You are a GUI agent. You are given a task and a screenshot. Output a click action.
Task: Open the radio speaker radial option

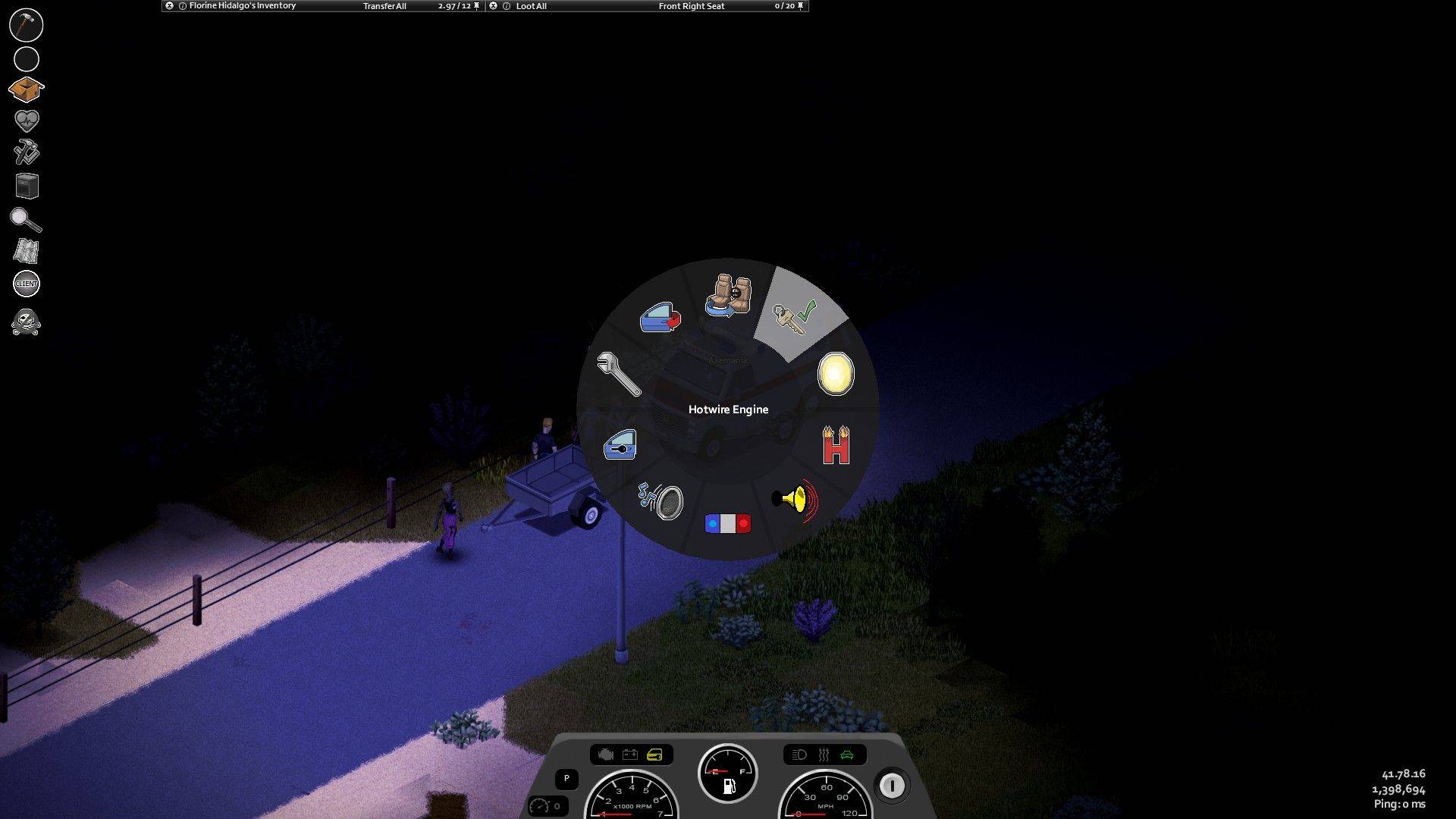point(661,500)
